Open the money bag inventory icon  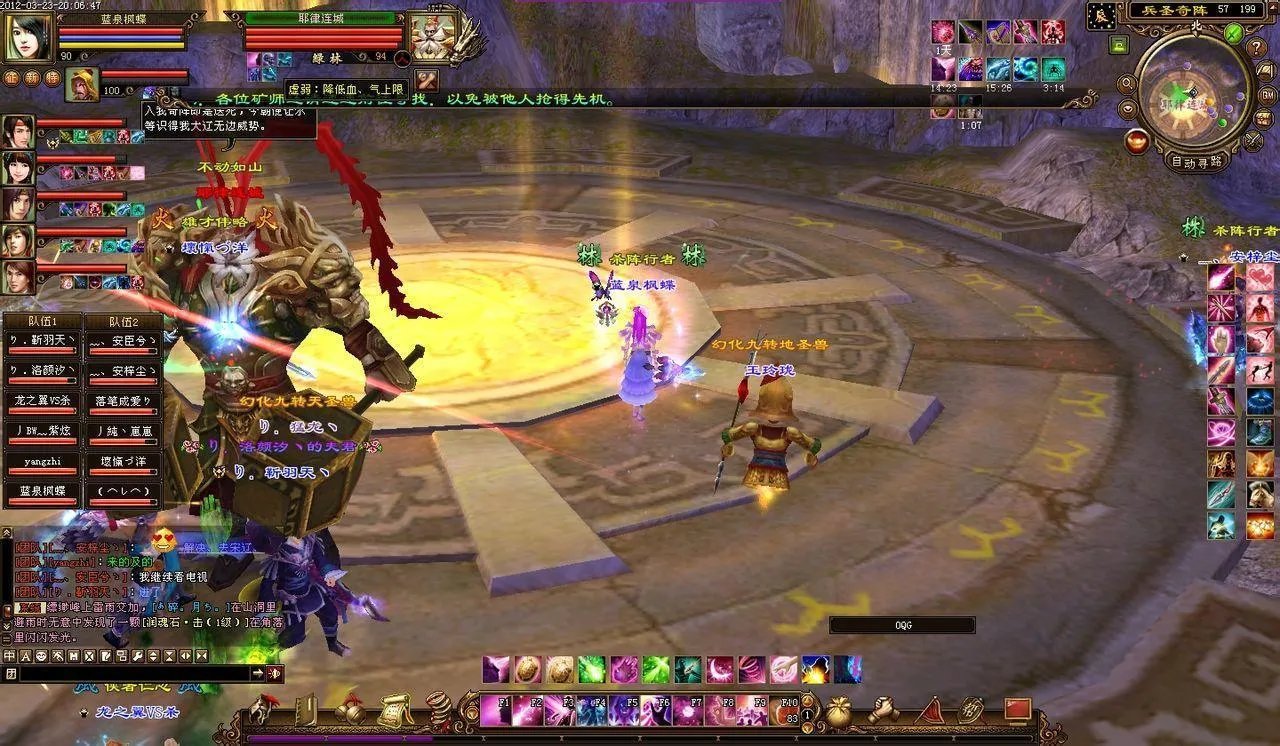coord(839,711)
